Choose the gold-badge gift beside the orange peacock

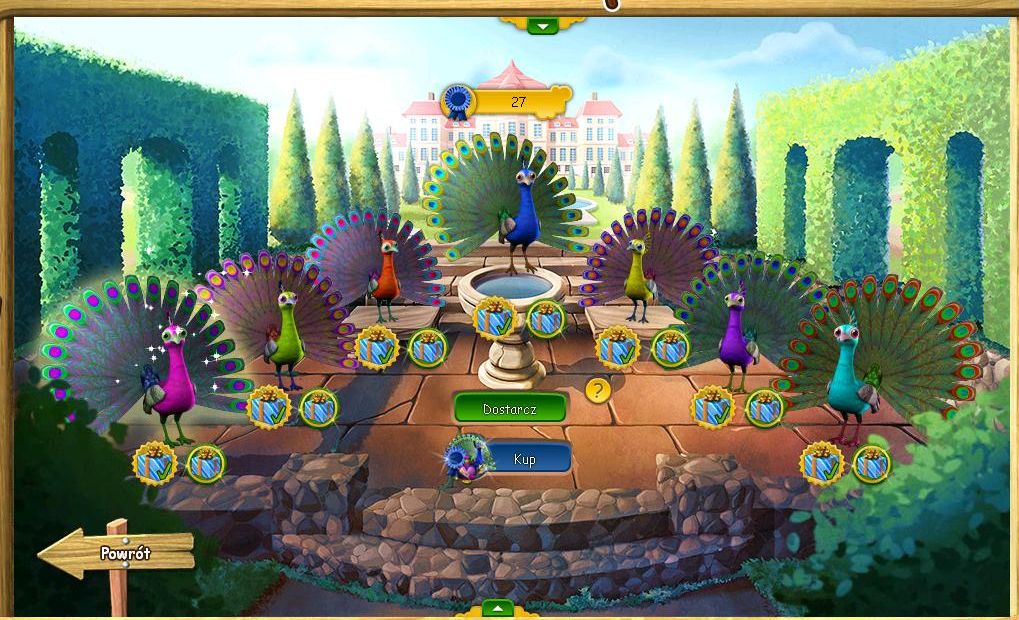coord(377,348)
